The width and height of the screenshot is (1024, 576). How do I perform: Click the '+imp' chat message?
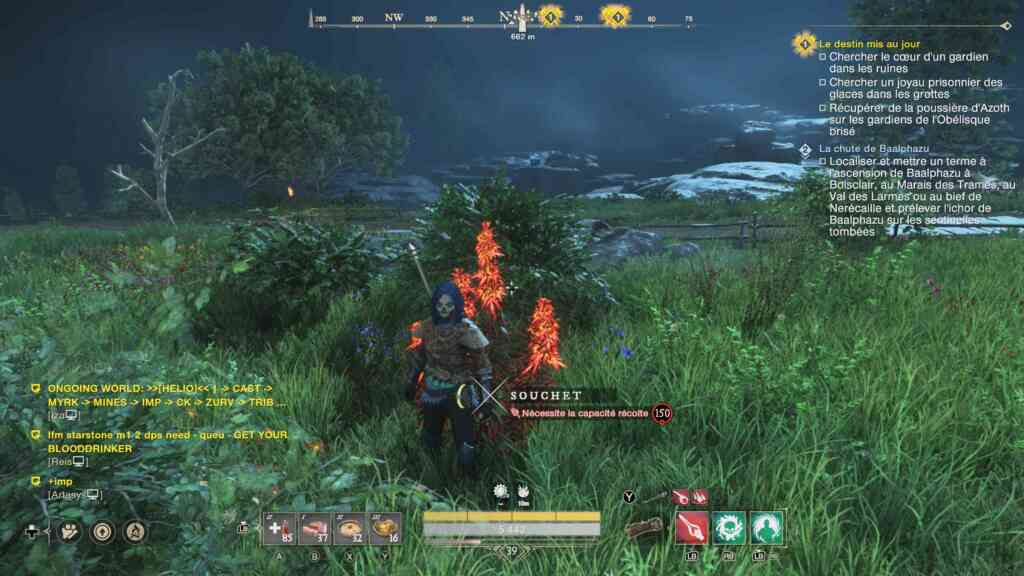coord(61,481)
